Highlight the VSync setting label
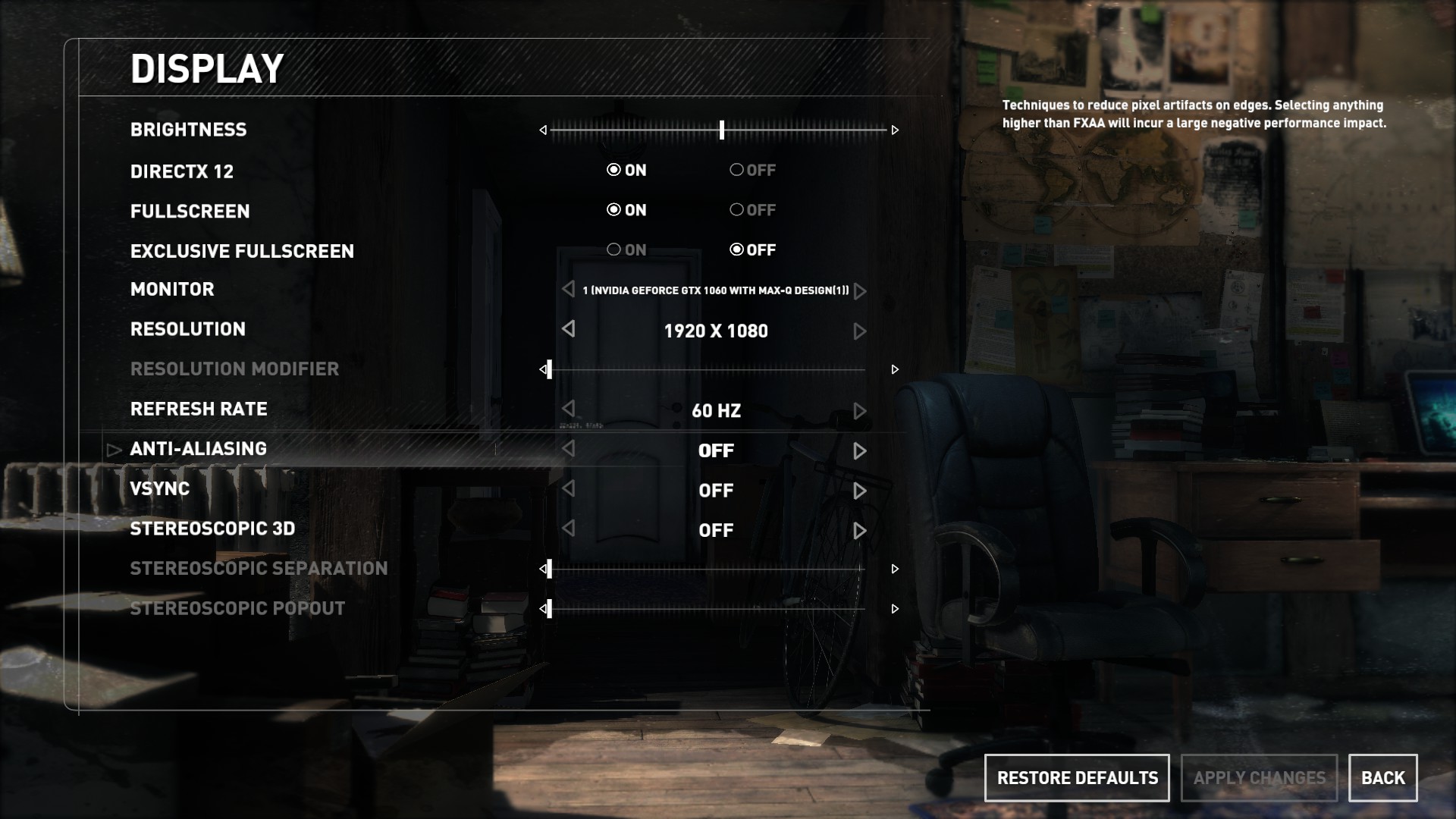 pyautogui.click(x=159, y=488)
